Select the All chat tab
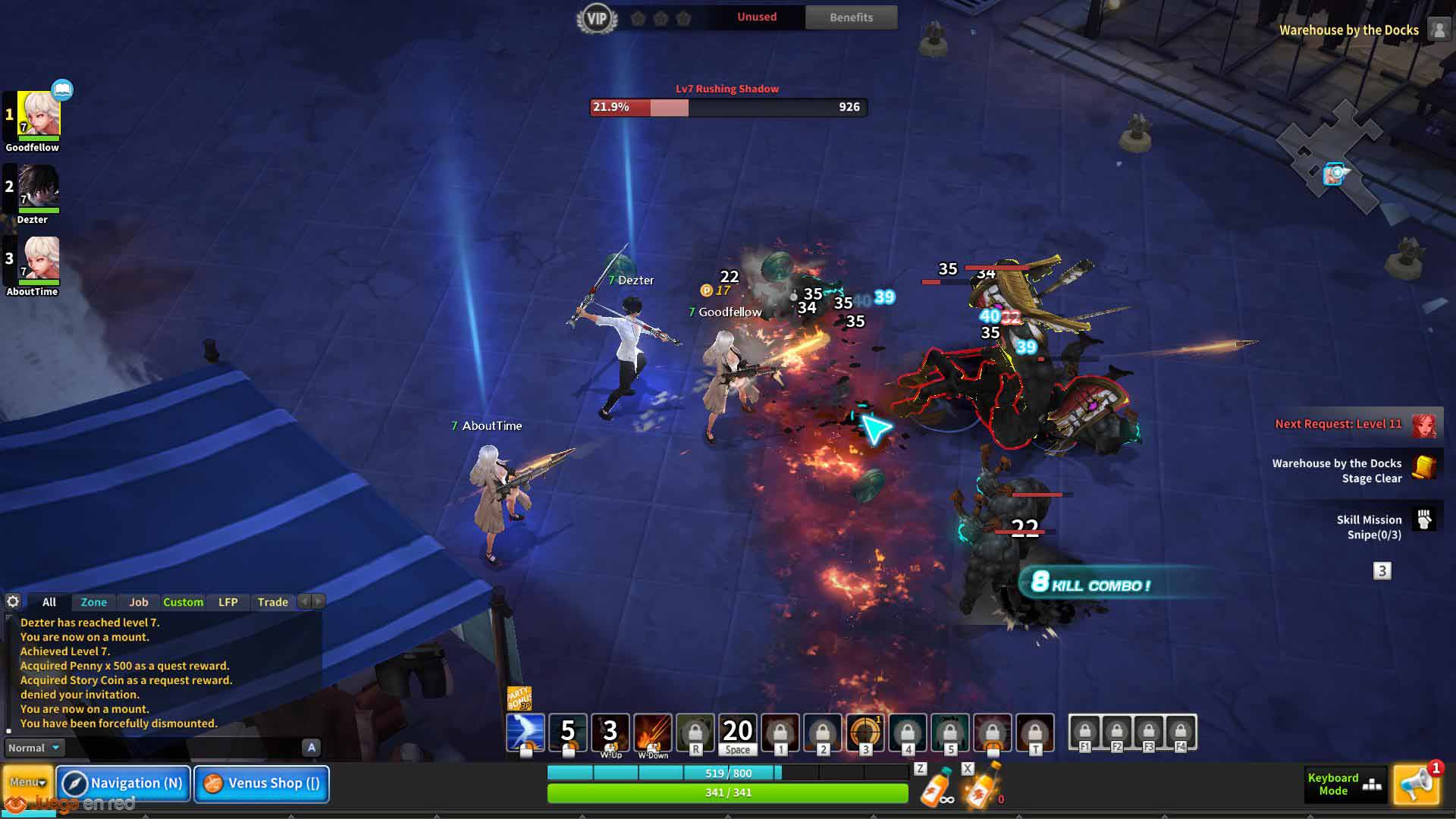This screenshot has height=819, width=1456. click(x=49, y=602)
